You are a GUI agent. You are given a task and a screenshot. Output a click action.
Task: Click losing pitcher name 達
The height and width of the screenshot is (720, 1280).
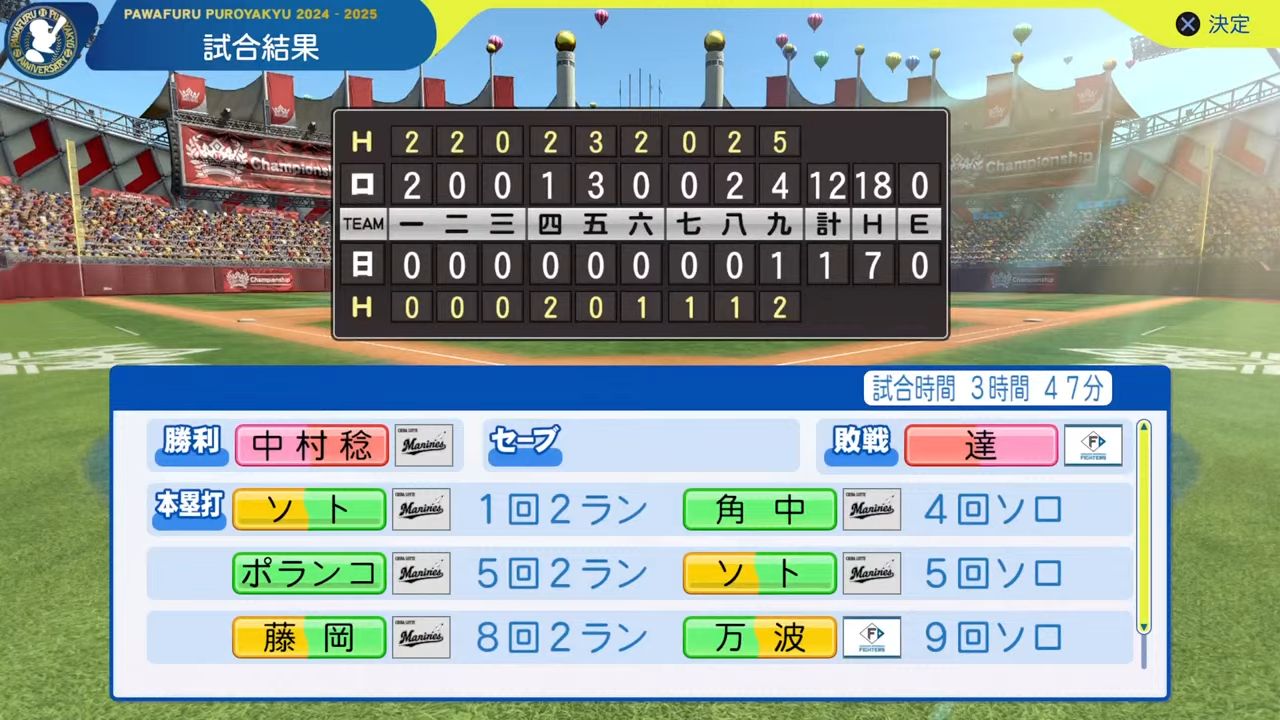tap(980, 445)
